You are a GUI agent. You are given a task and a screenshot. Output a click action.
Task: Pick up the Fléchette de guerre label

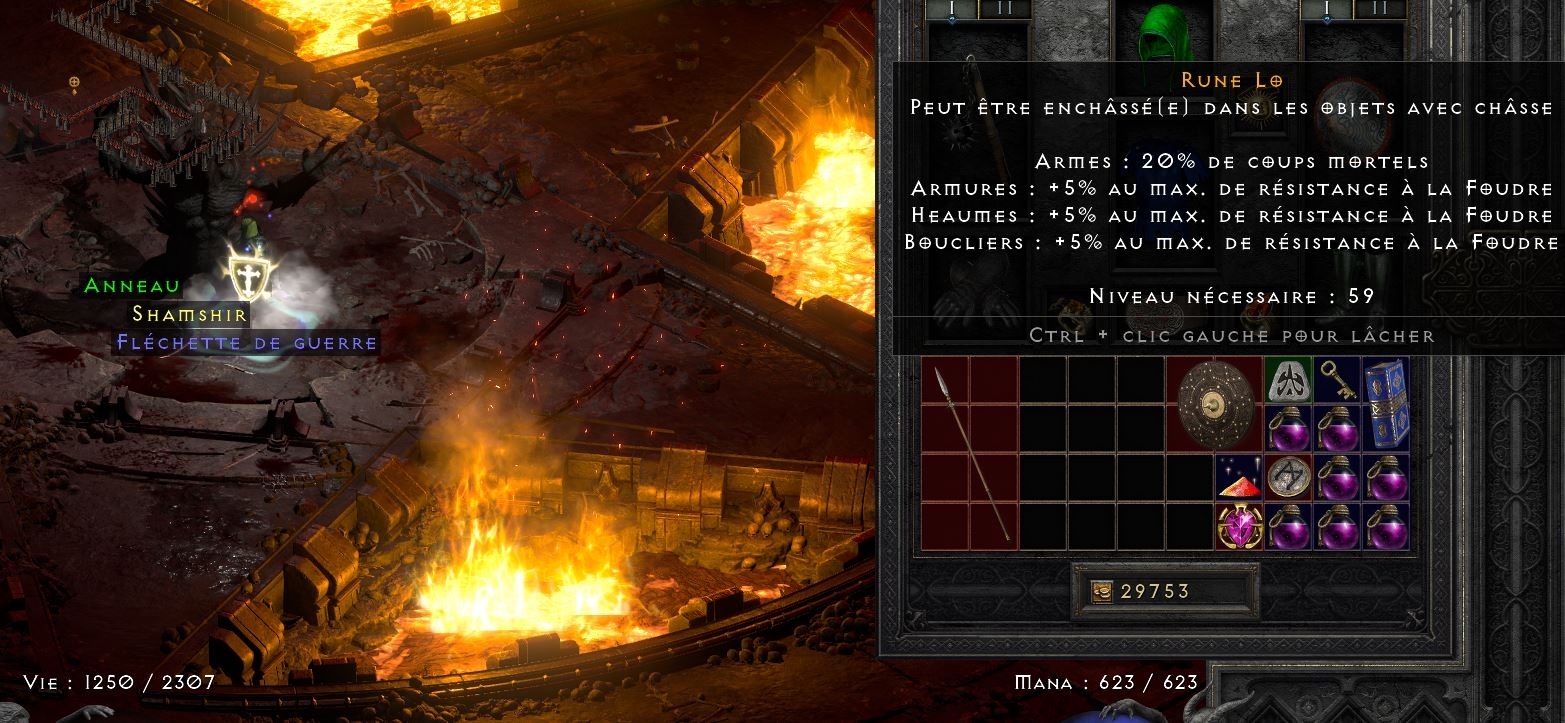[x=246, y=343]
